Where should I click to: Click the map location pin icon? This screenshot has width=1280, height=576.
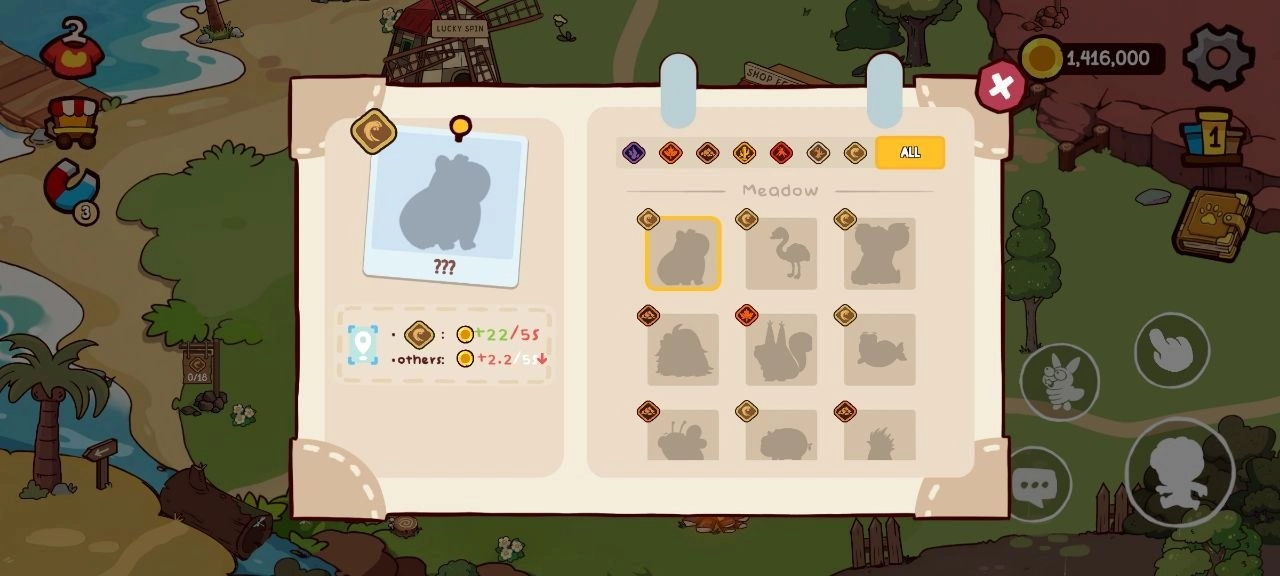point(362,345)
